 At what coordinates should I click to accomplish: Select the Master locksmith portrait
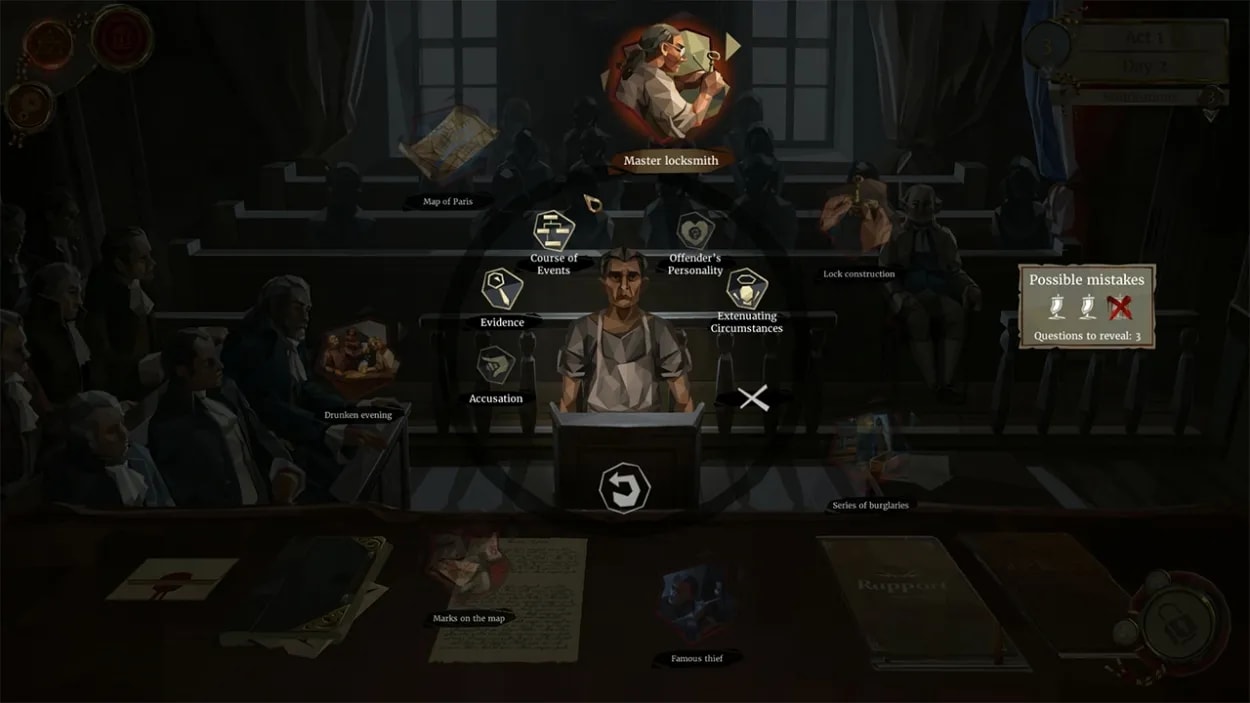click(x=669, y=82)
